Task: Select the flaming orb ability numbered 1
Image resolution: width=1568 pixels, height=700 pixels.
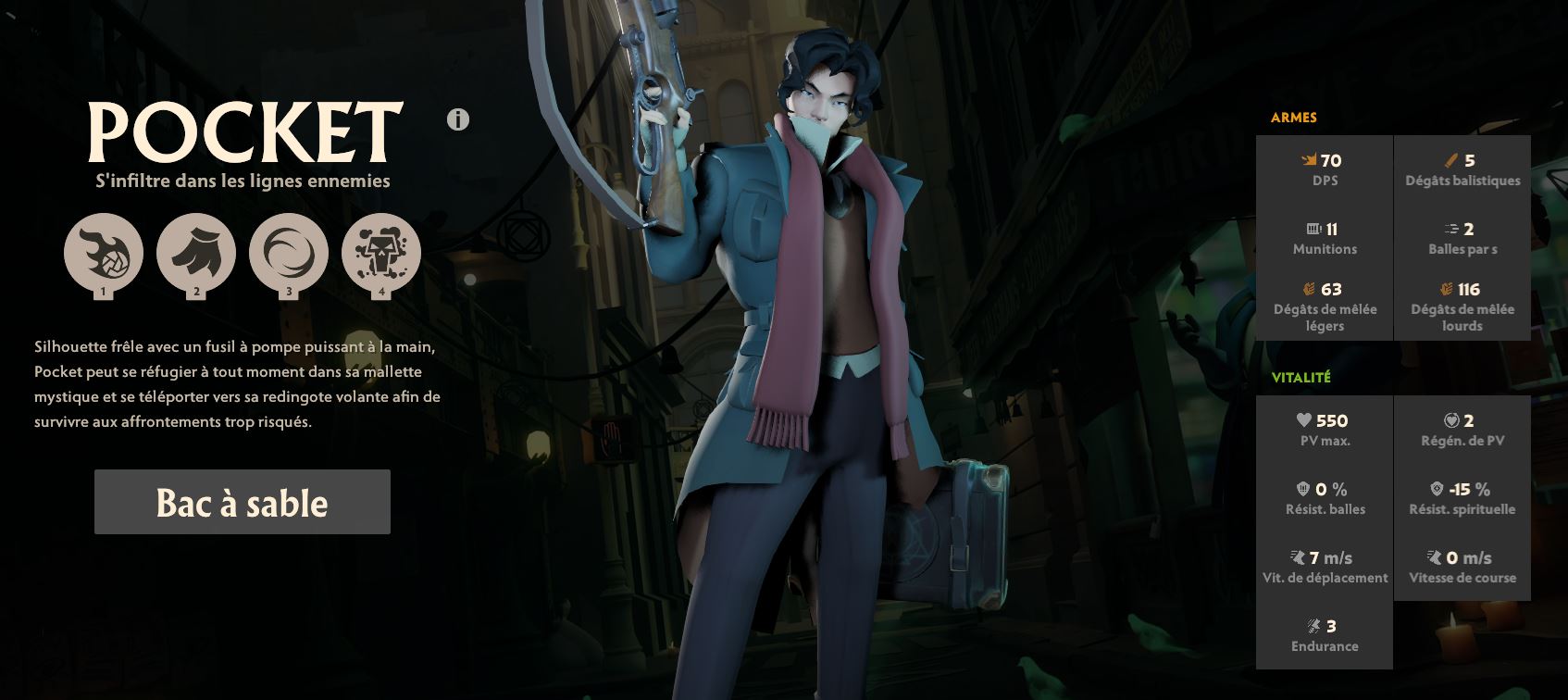Action: (x=104, y=253)
